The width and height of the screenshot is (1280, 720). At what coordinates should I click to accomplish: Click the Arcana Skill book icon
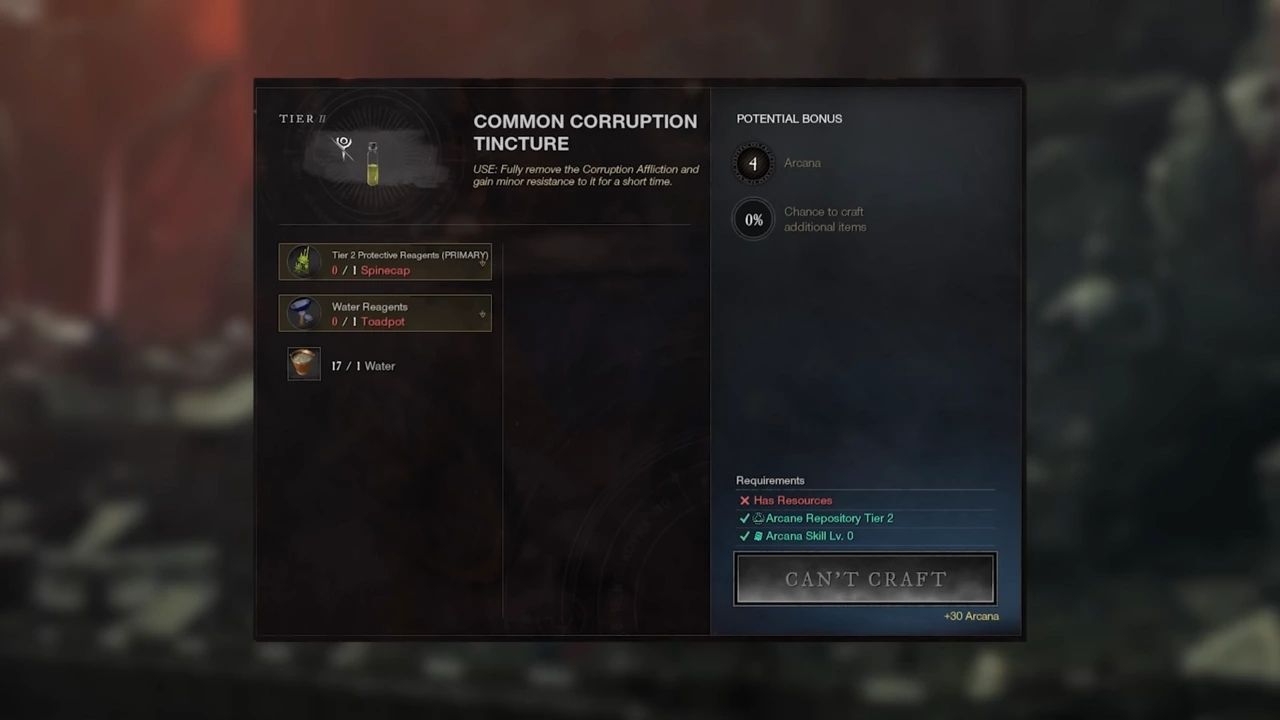pyautogui.click(x=757, y=536)
